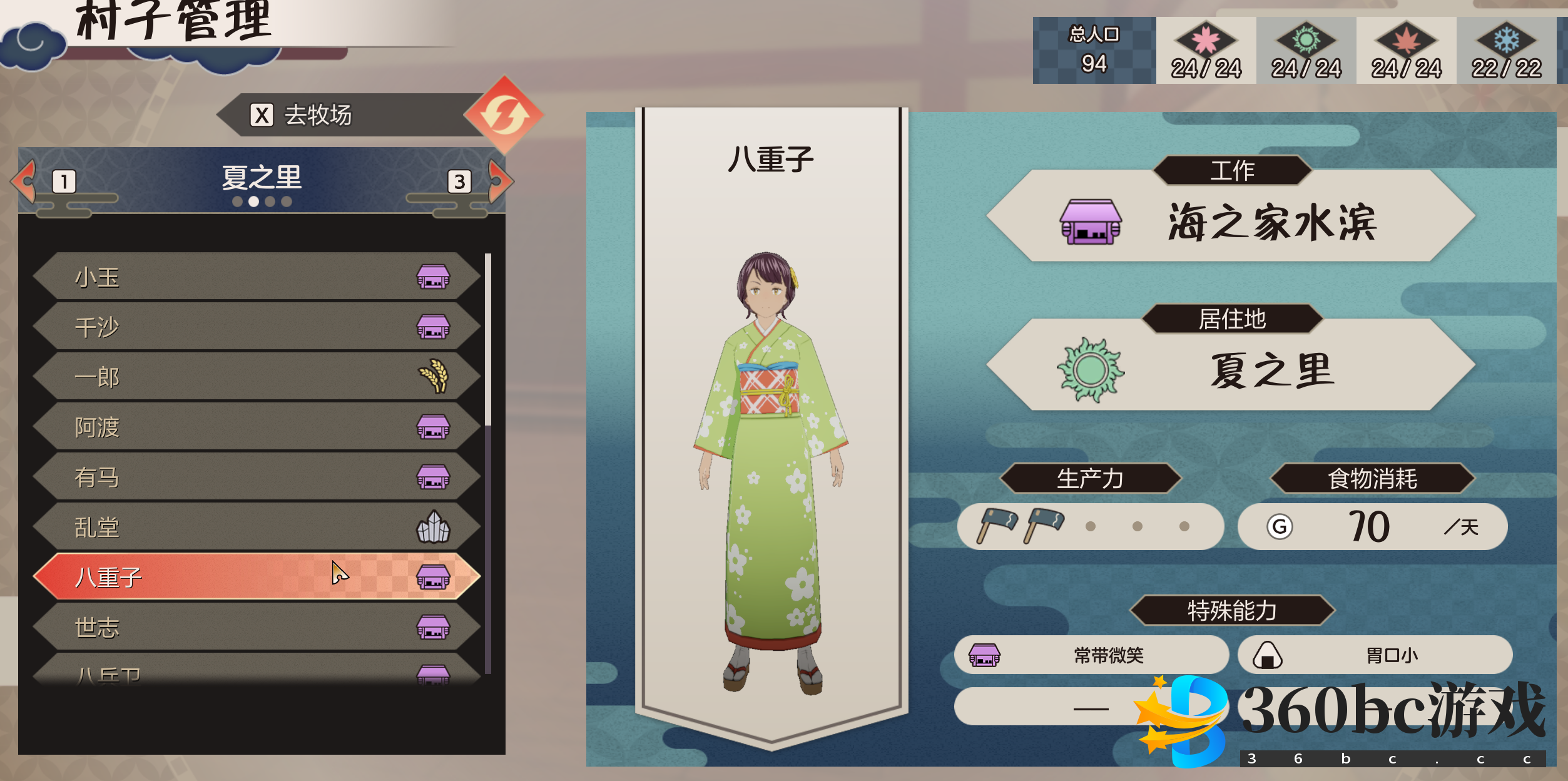Go to the ranch with 去牧场

click(350, 115)
